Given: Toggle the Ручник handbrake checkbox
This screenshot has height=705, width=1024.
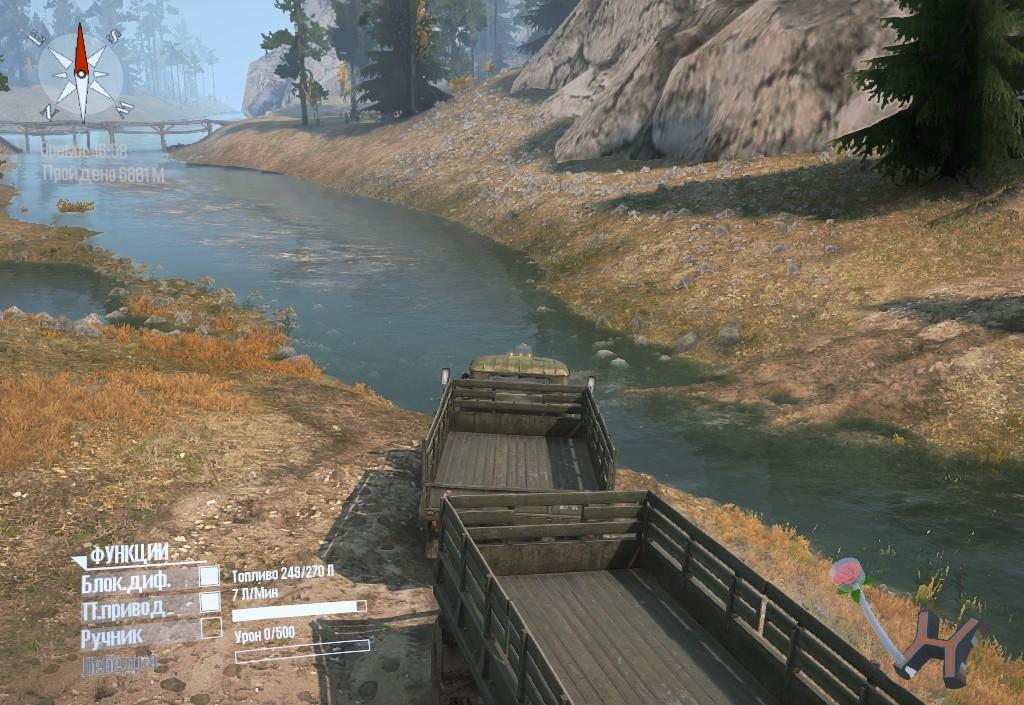Looking at the screenshot, I should point(210,628).
